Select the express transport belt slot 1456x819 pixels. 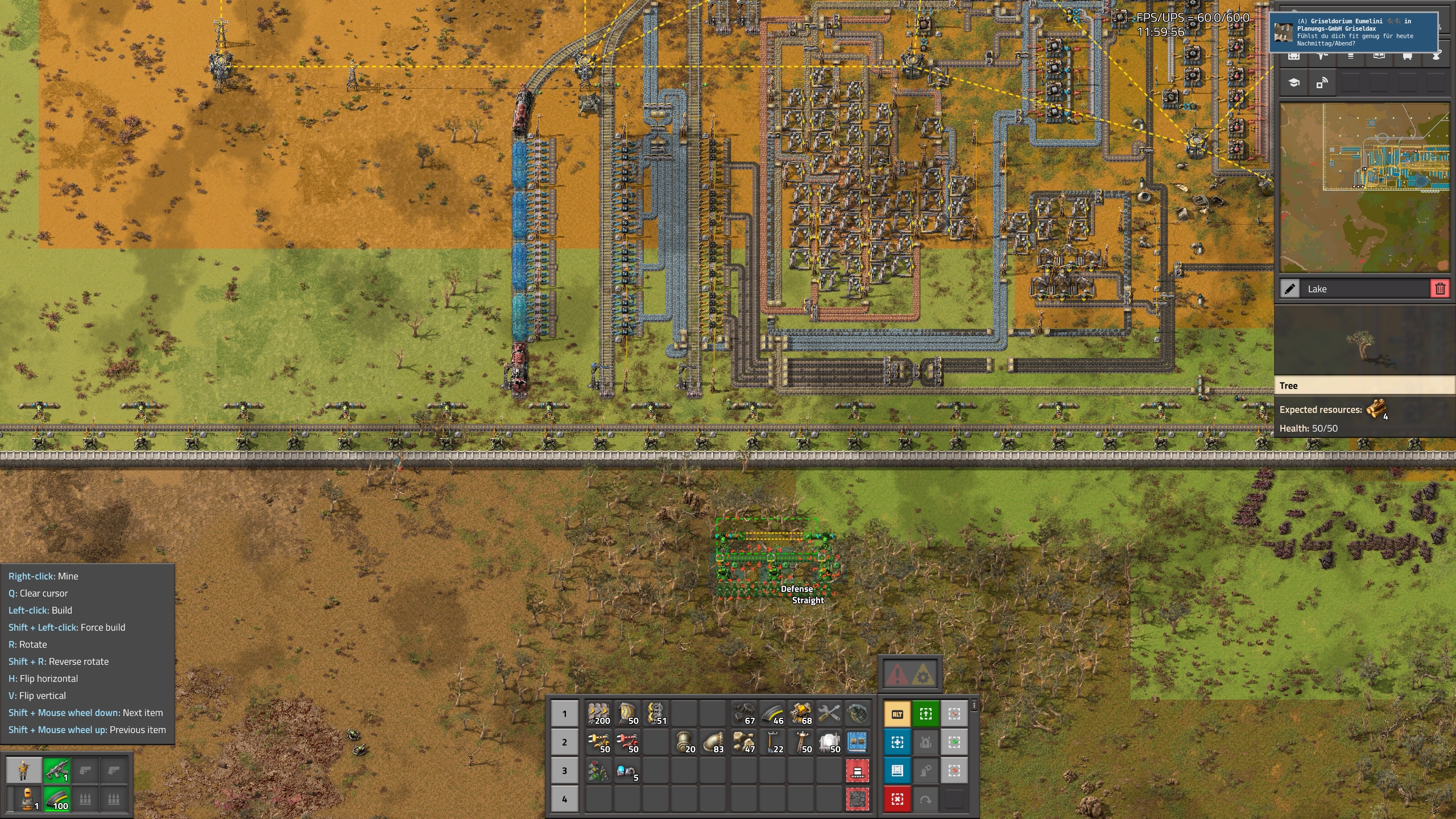click(599, 713)
